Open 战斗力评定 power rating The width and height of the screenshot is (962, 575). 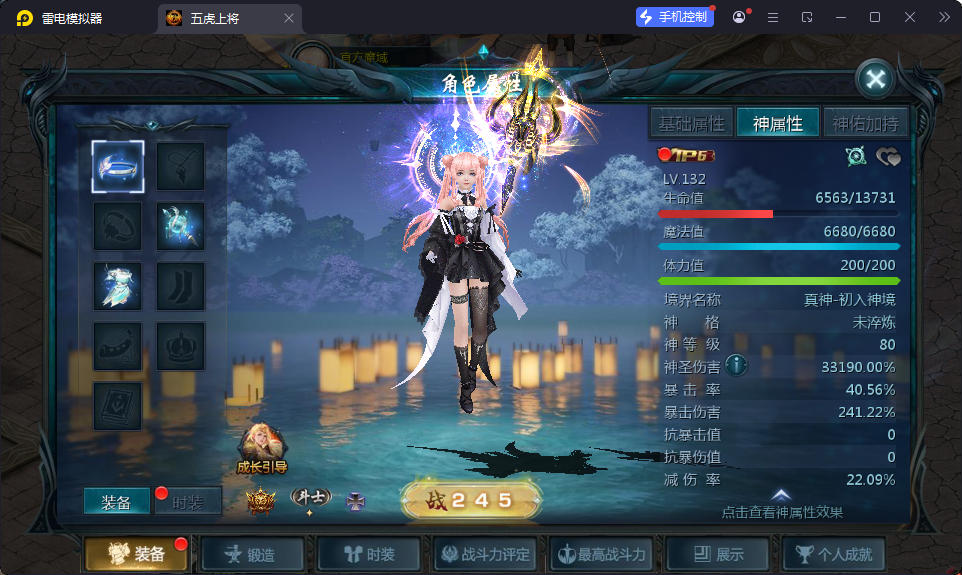coord(488,554)
